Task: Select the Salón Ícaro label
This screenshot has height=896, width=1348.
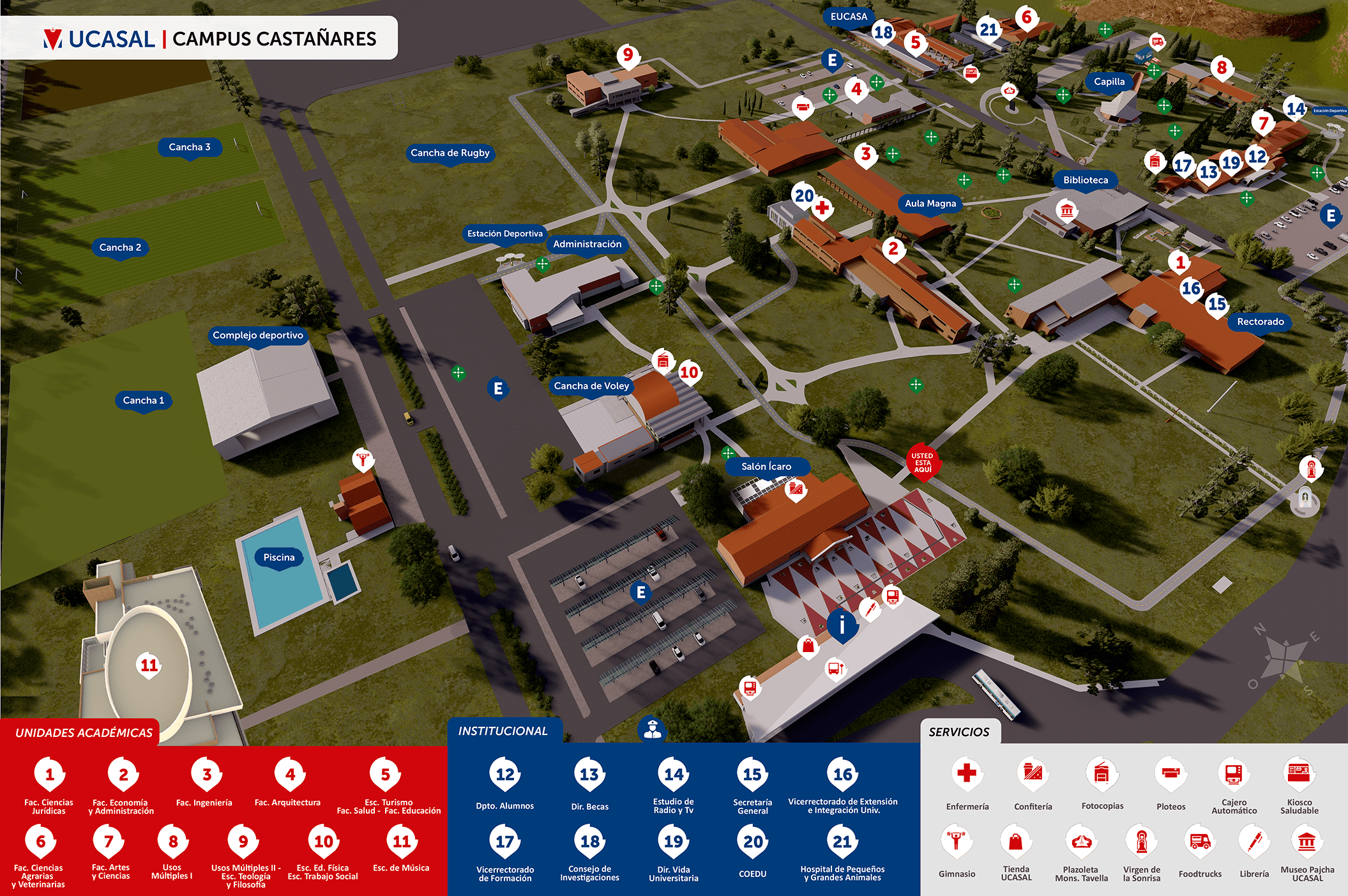Action: click(766, 467)
